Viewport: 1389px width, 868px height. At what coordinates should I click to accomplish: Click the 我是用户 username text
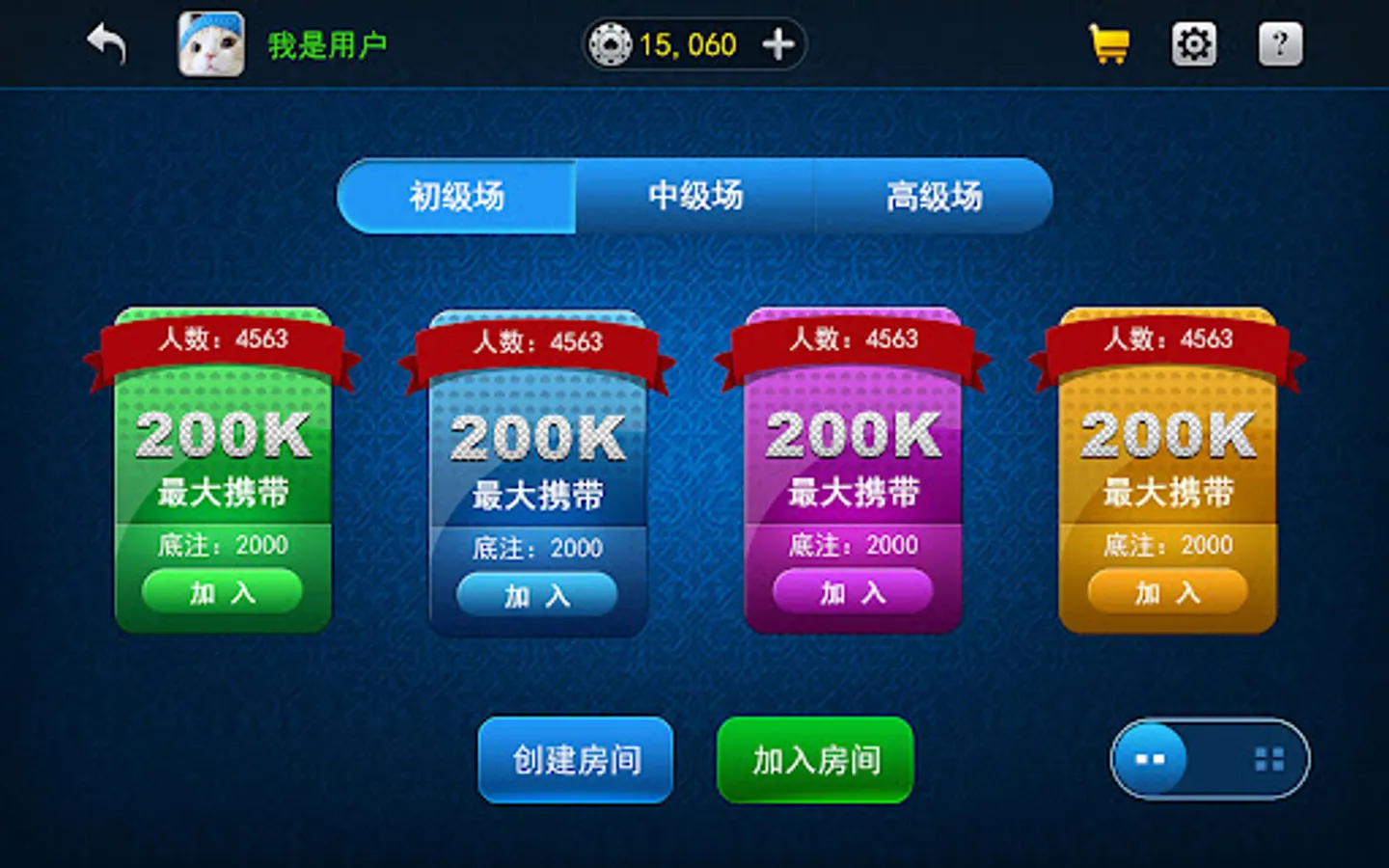[x=328, y=43]
